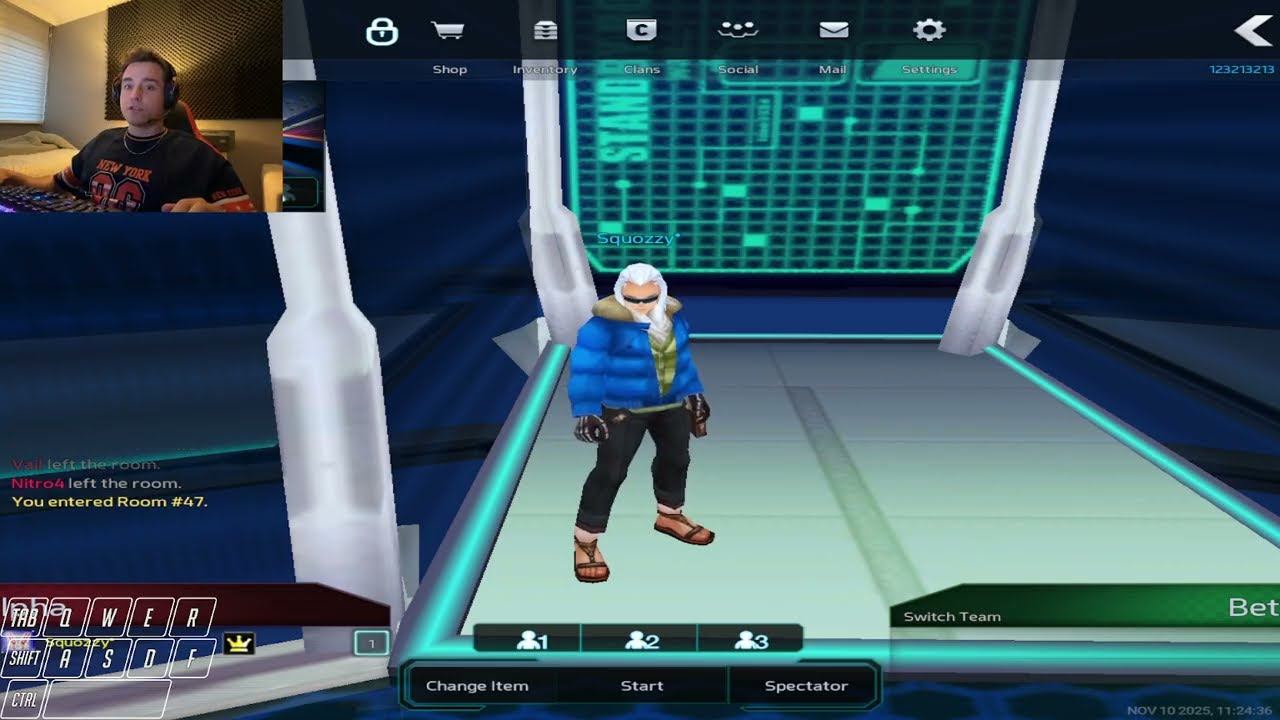
Task: Select loadout slot 2
Action: click(x=641, y=641)
